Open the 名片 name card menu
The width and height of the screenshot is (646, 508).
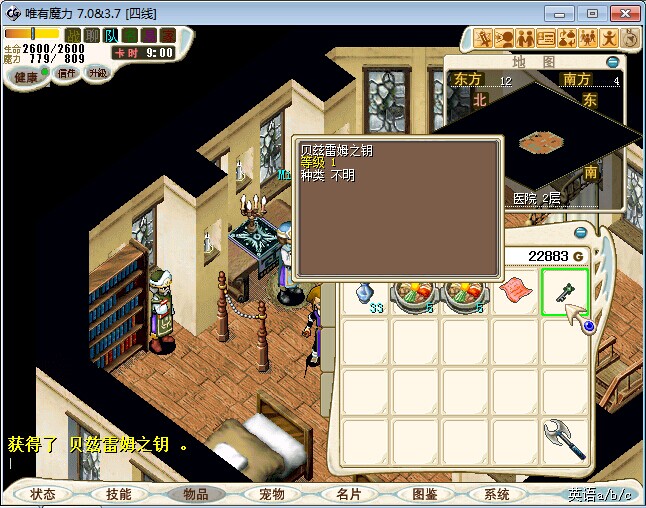pos(348,494)
